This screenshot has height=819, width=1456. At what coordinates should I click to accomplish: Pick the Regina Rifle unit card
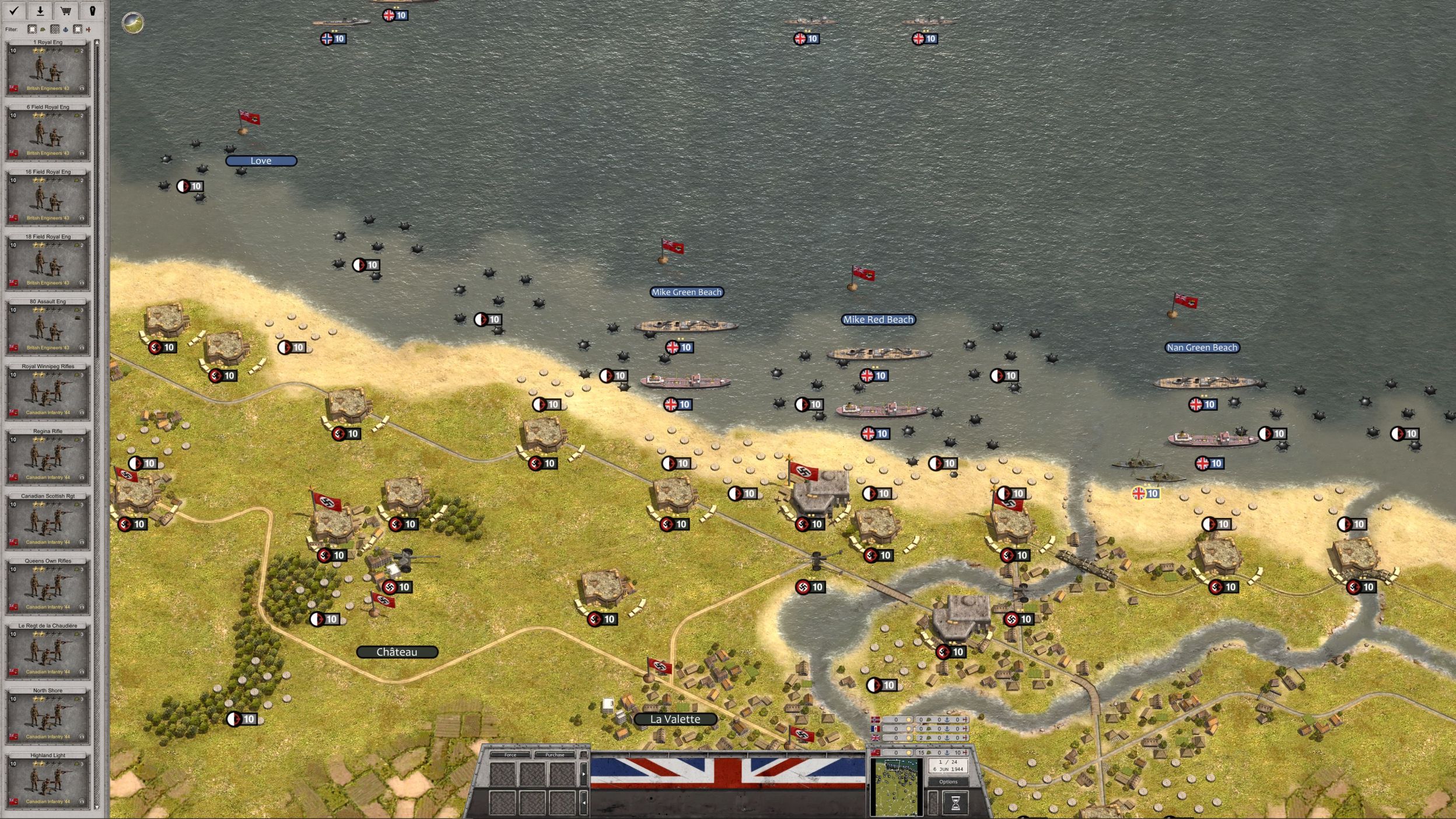coord(48,456)
